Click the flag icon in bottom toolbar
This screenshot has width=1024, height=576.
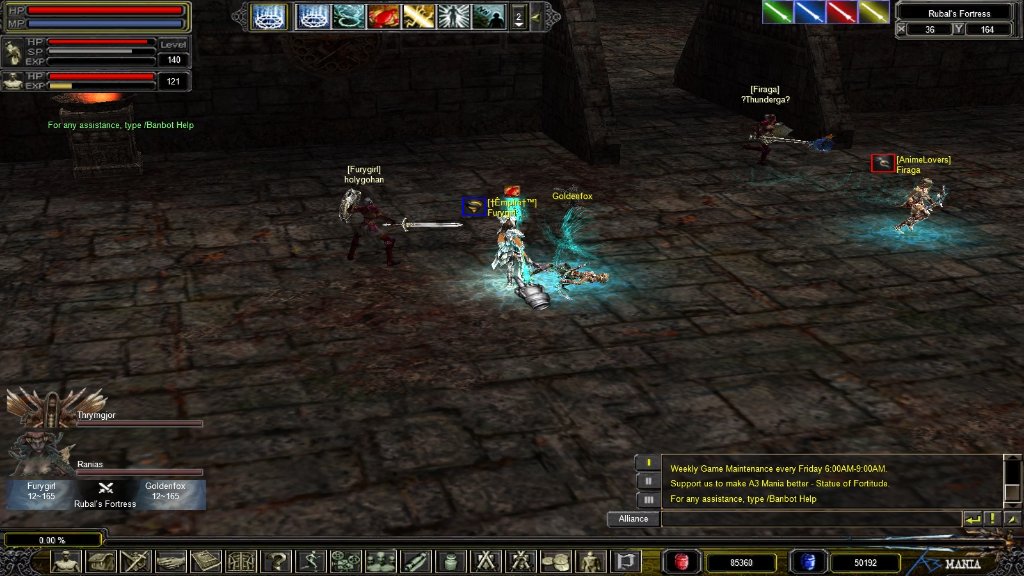625,562
